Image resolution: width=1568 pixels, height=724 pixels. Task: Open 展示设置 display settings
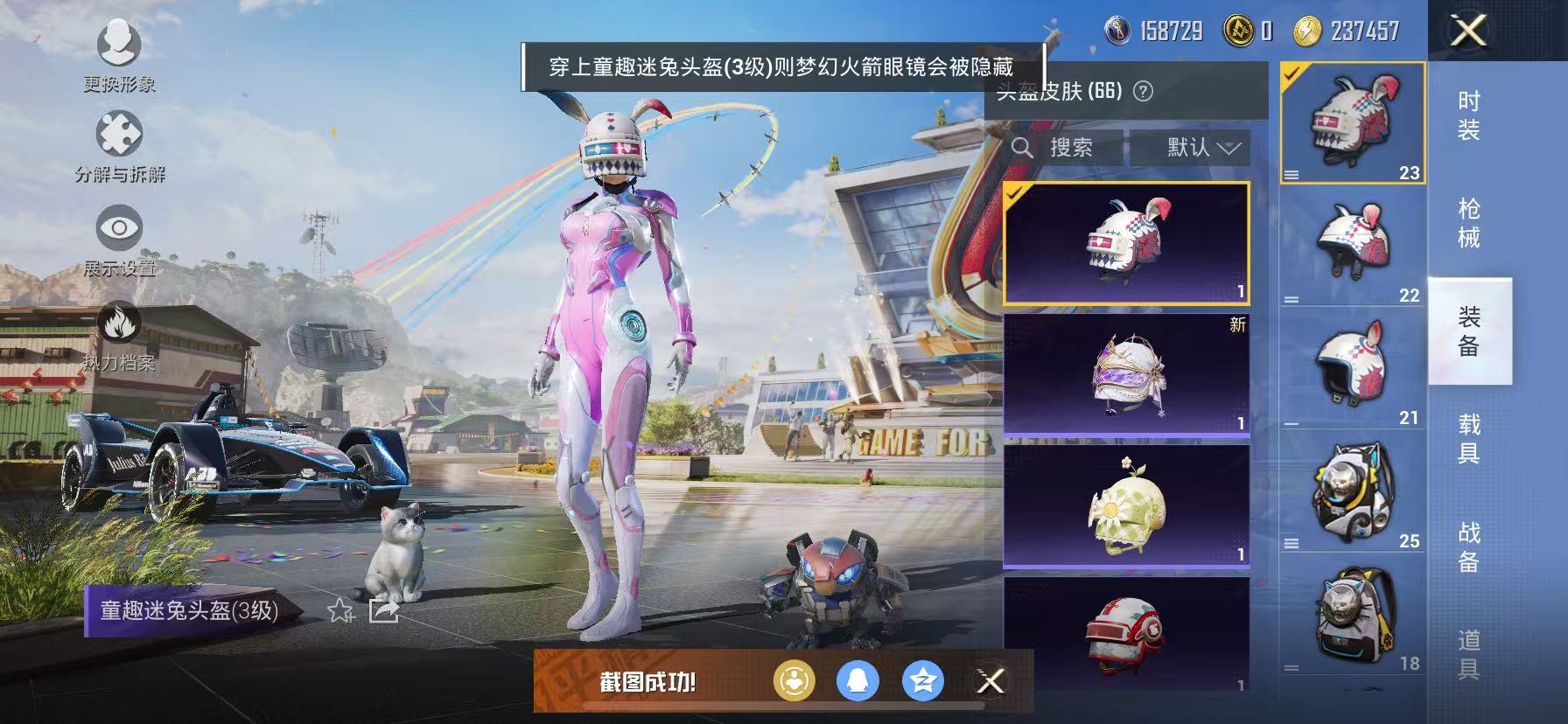pyautogui.click(x=120, y=226)
